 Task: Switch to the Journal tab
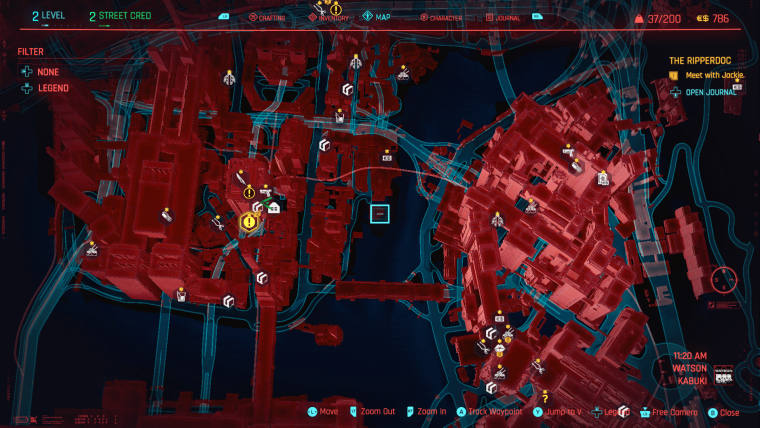tap(506, 17)
